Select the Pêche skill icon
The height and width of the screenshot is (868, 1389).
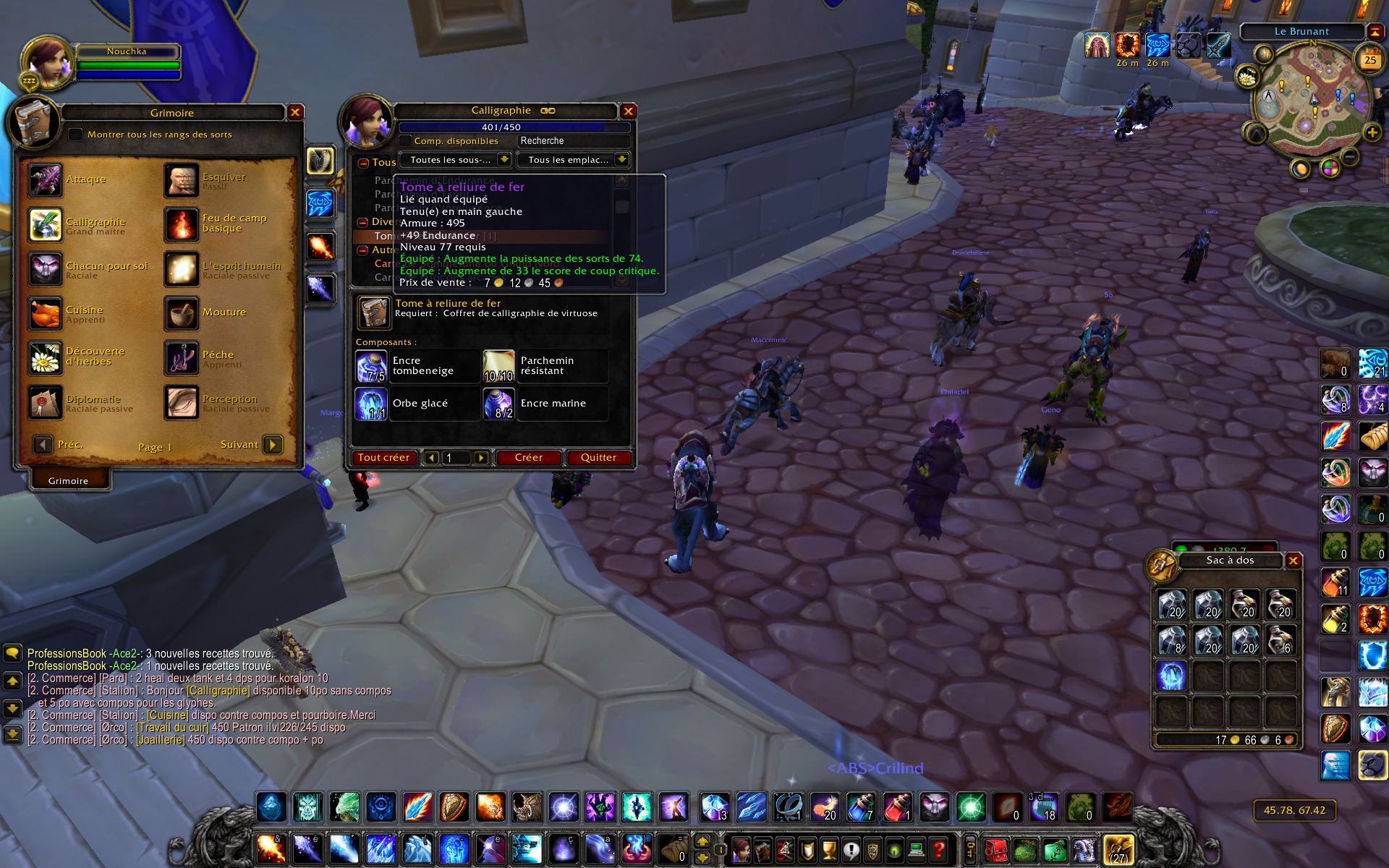point(181,359)
